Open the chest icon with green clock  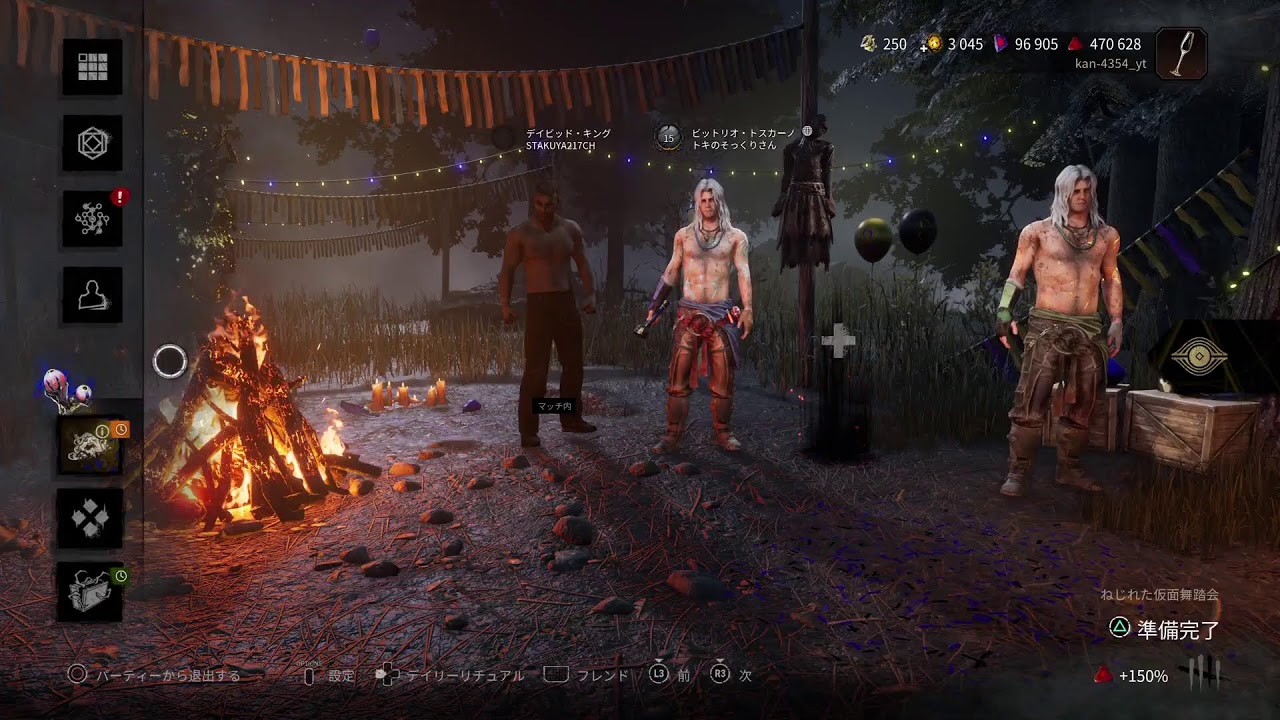coord(90,591)
